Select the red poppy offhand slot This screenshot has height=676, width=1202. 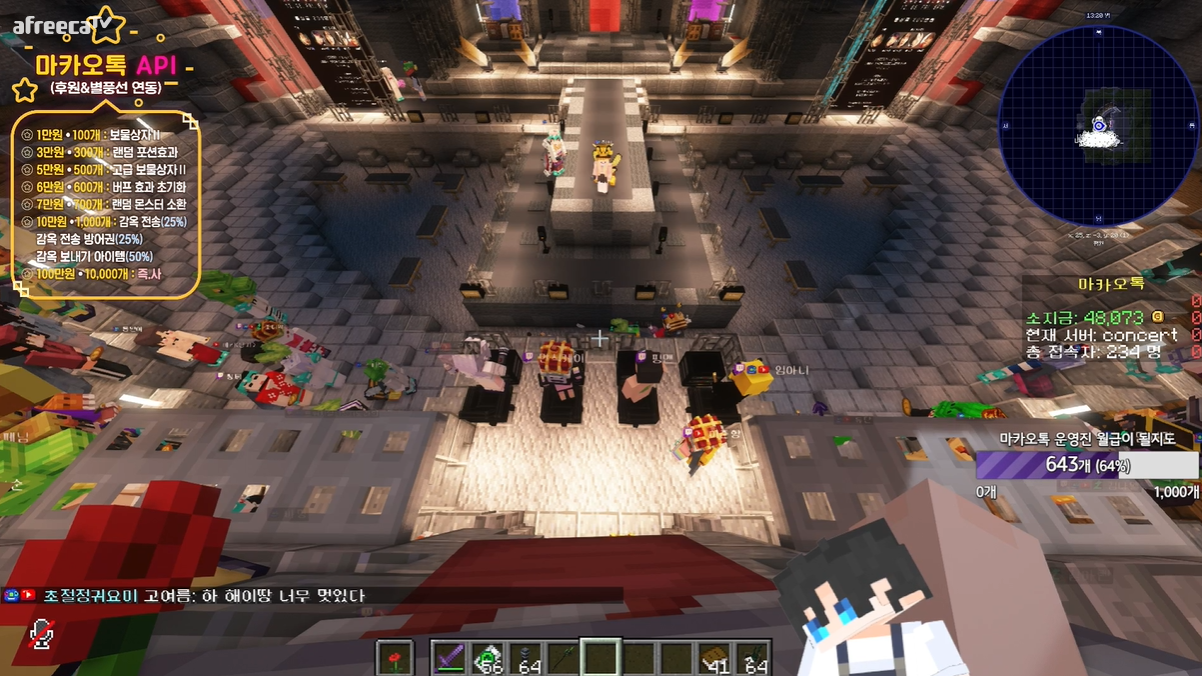click(395, 658)
